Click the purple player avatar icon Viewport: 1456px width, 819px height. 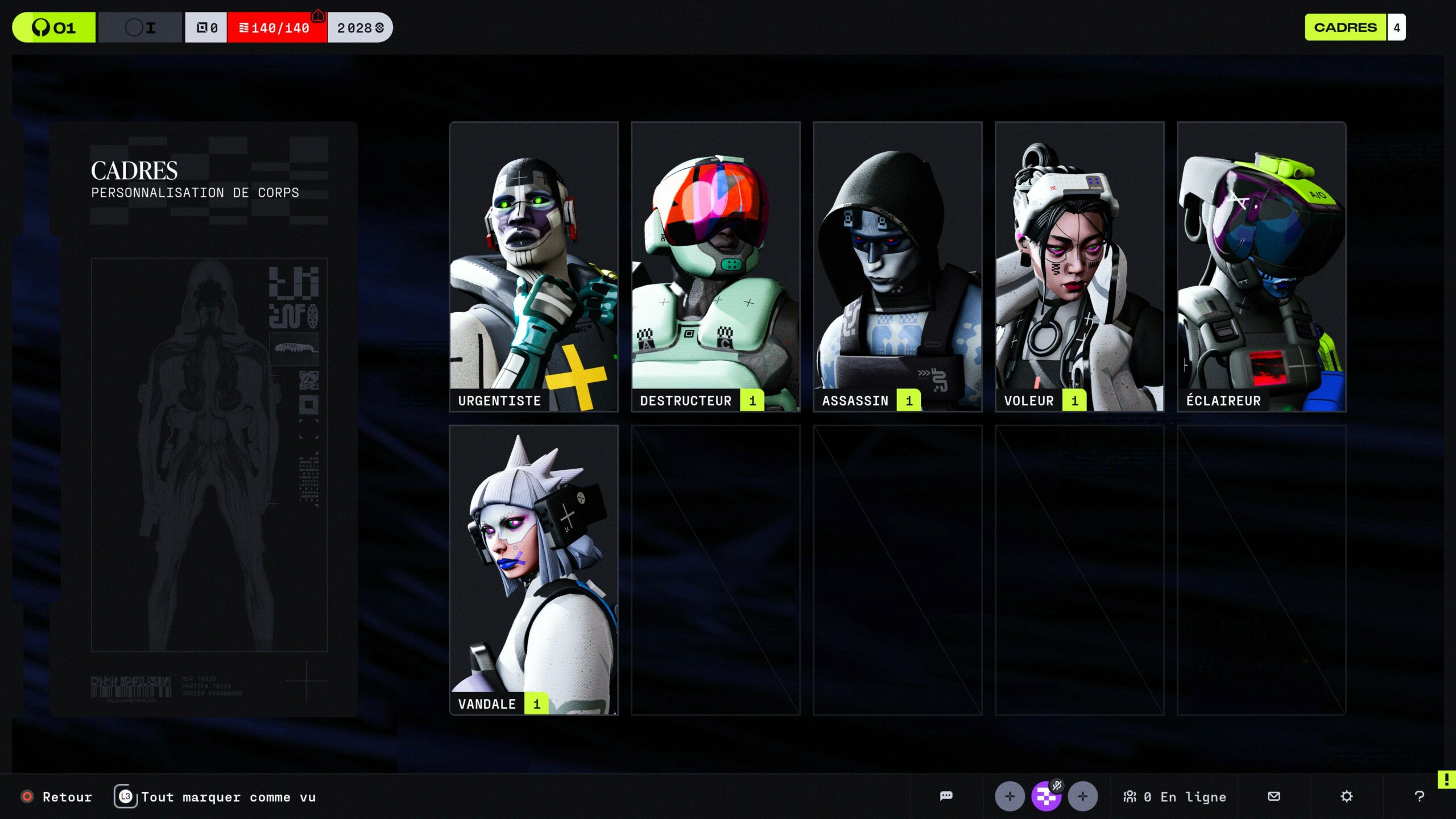[1046, 796]
